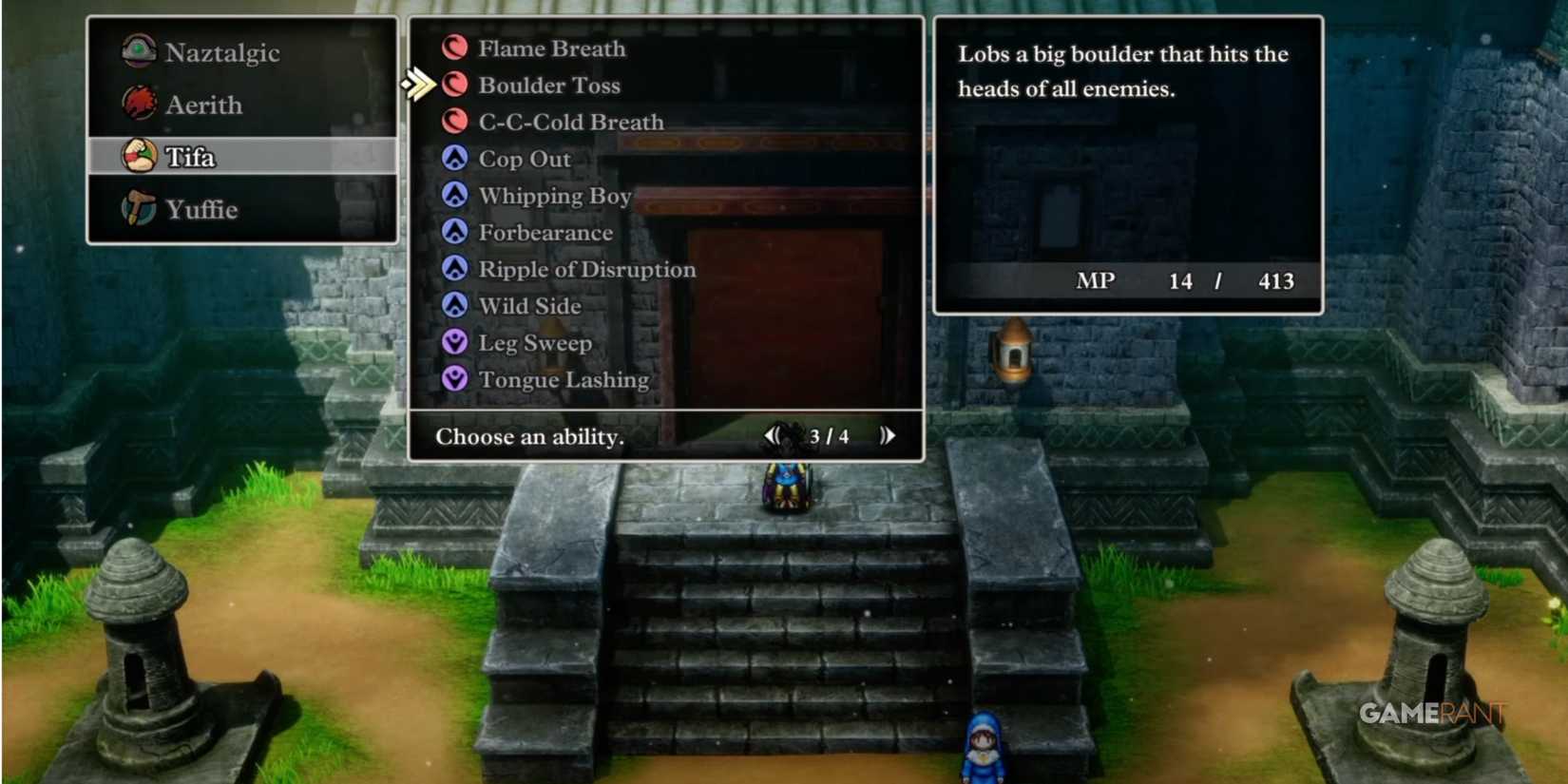Select the Whipping Boy ability
Viewport: 1568px width, 784px height.
[x=556, y=196]
